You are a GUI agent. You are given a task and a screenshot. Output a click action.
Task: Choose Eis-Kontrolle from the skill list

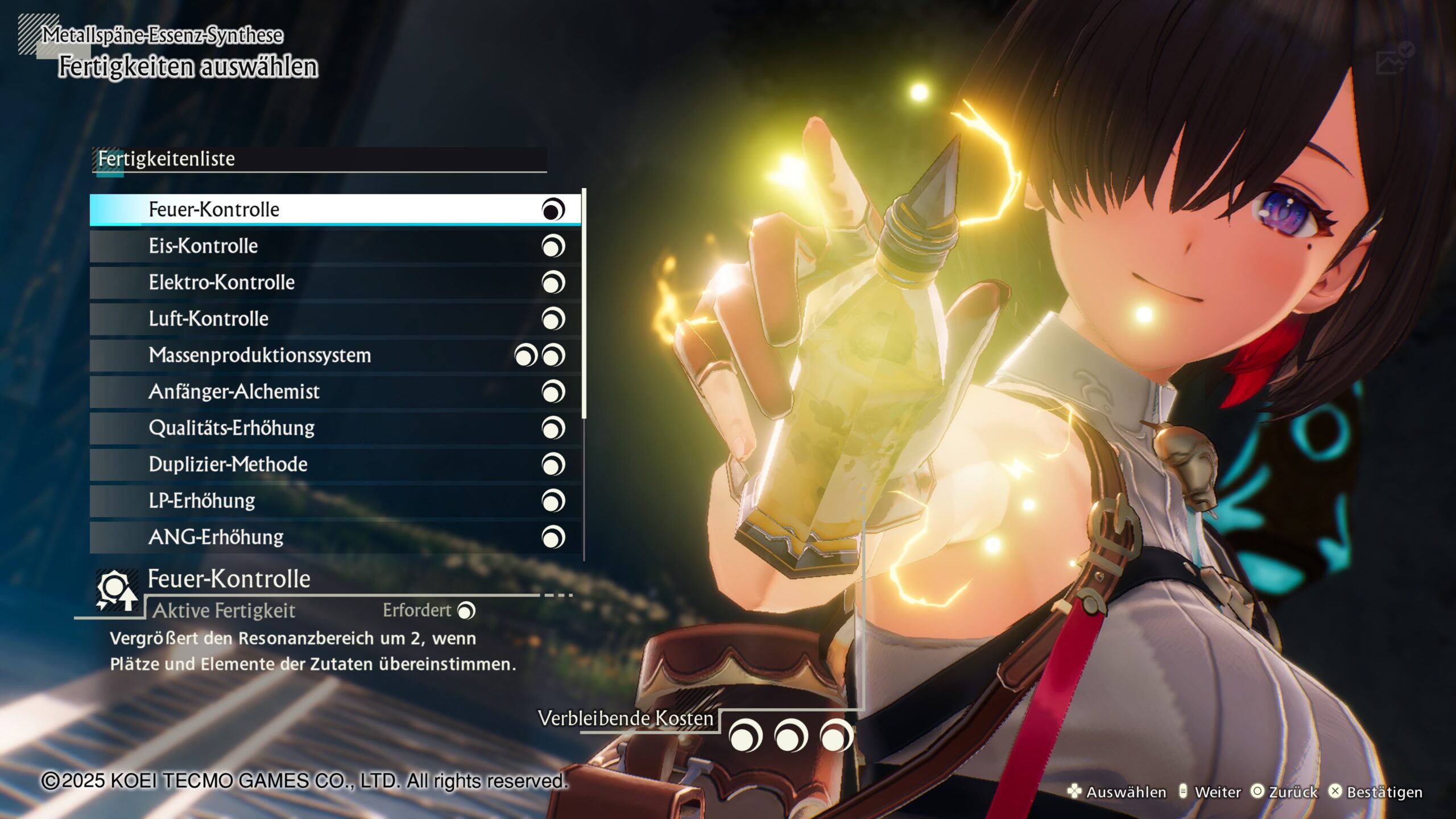click(x=336, y=246)
